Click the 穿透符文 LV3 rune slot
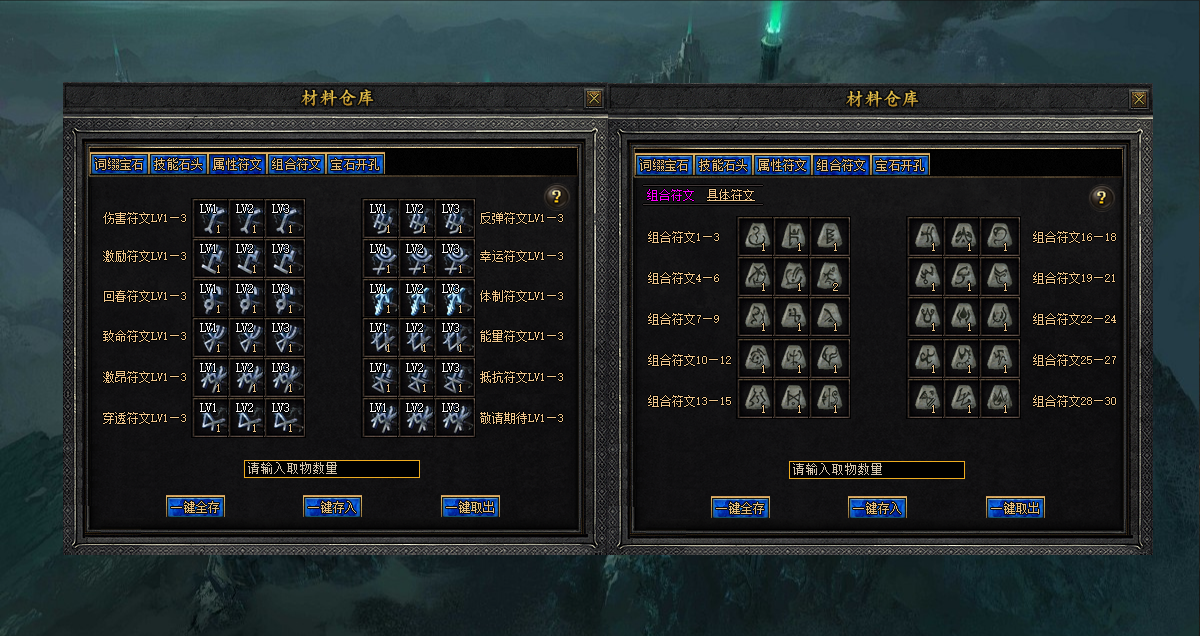 pos(284,417)
